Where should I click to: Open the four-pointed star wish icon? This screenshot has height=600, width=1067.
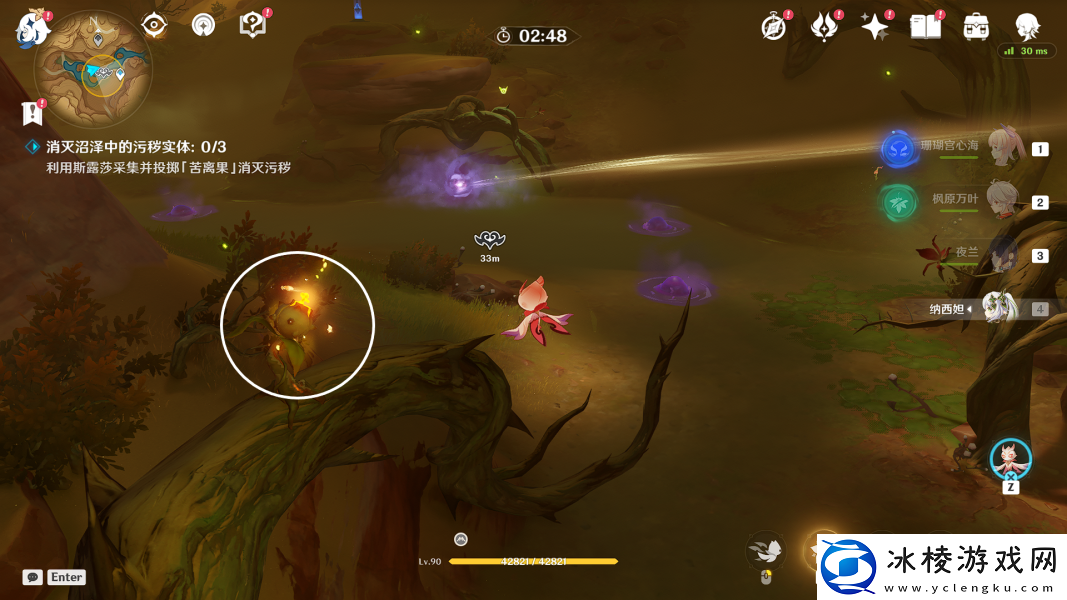[x=875, y=27]
